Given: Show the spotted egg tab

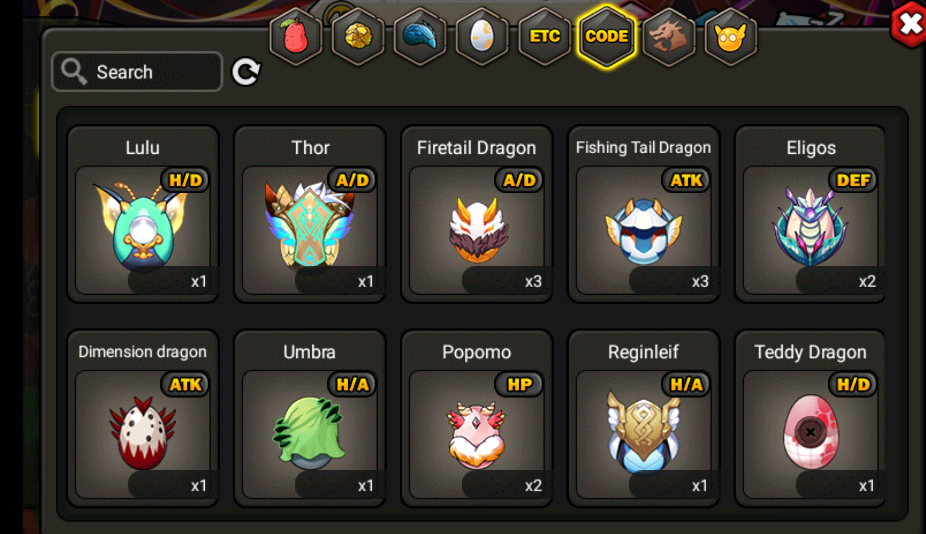Looking at the screenshot, I should pyautogui.click(x=482, y=37).
